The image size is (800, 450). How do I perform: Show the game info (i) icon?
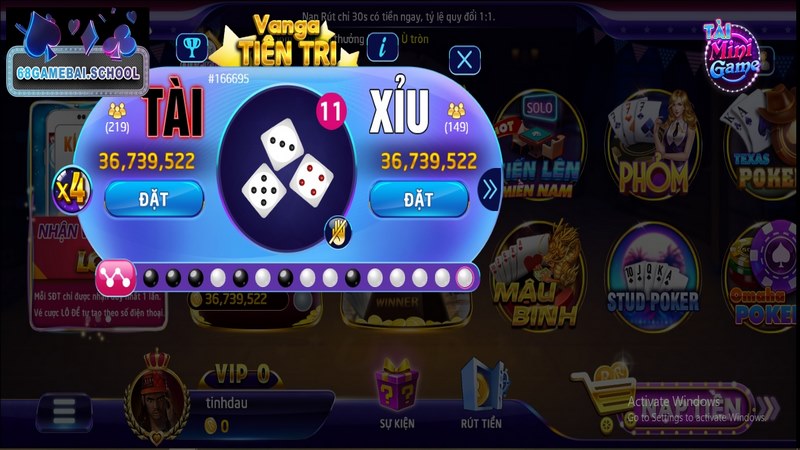coord(381,46)
